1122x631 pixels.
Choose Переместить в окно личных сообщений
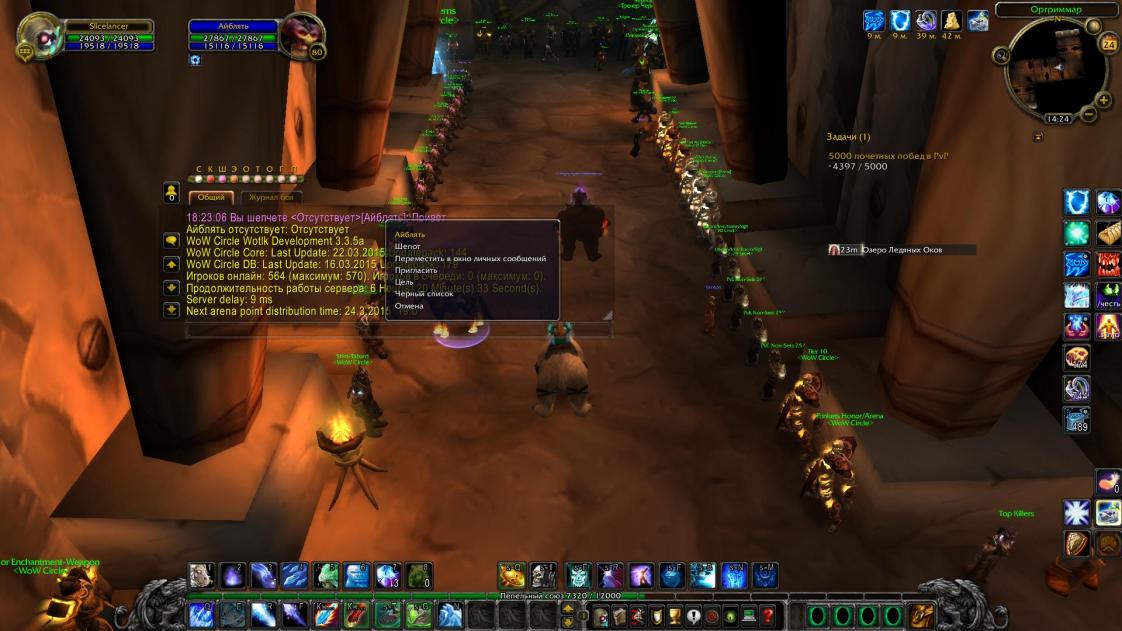[x=470, y=258]
